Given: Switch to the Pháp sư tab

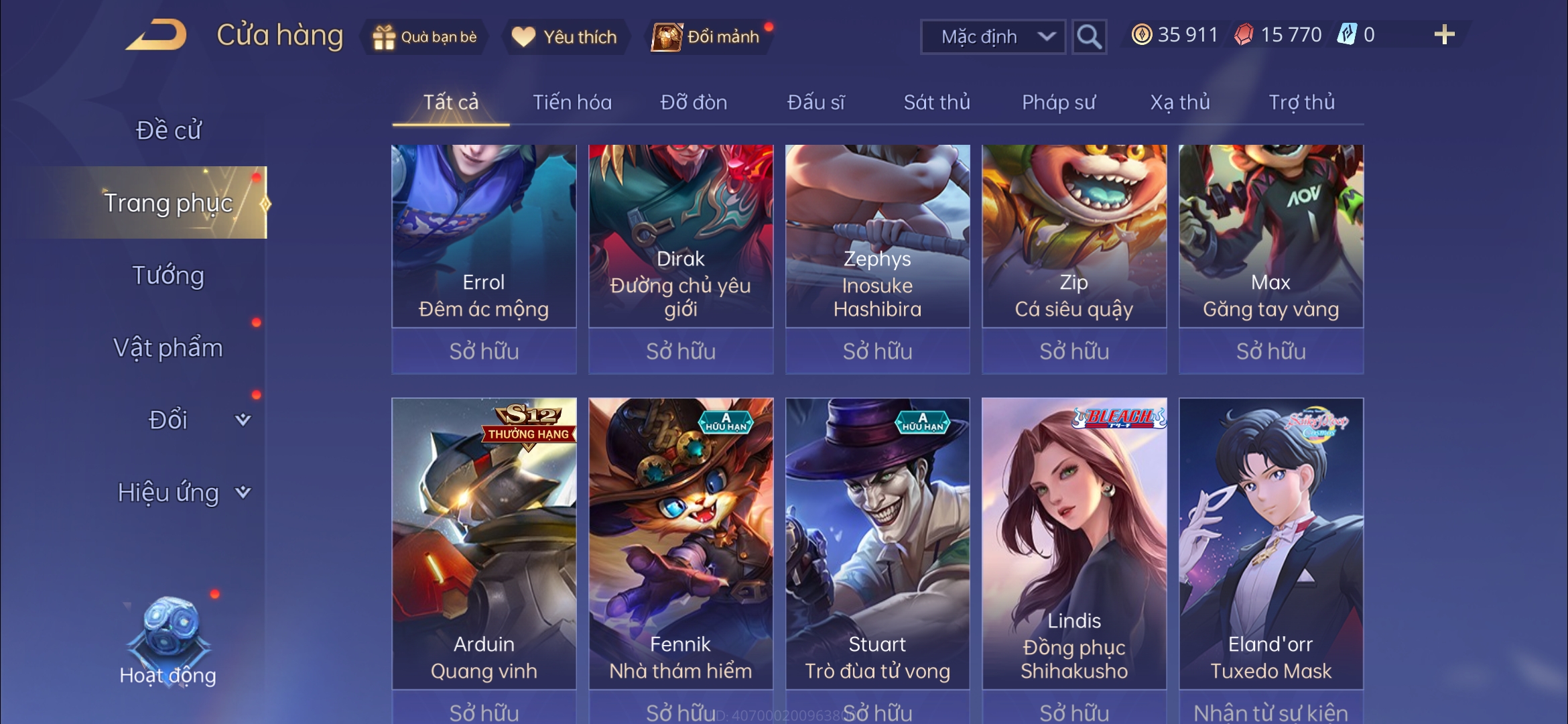Looking at the screenshot, I should coord(1058,103).
